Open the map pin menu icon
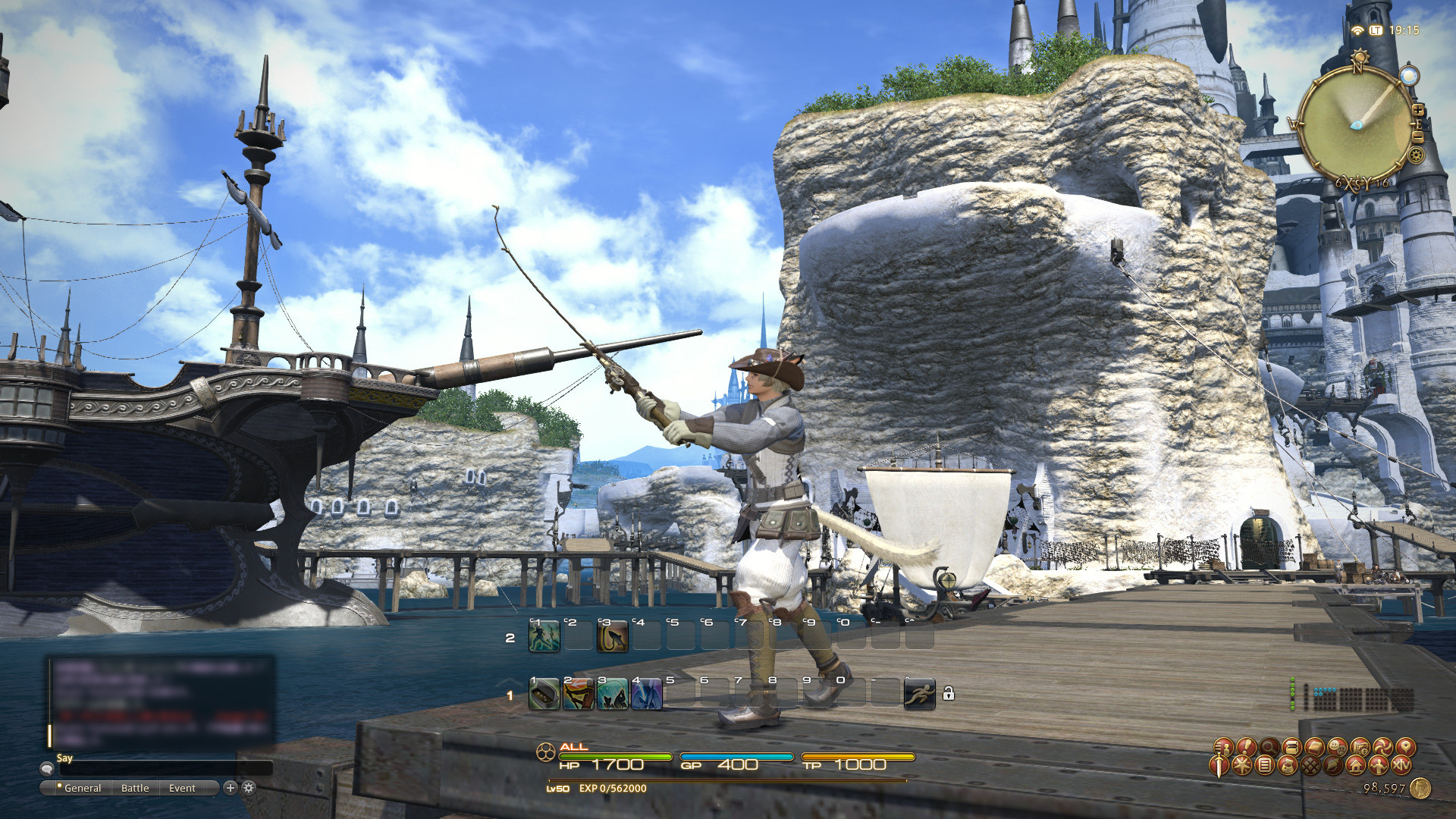This screenshot has height=819, width=1456. point(1406,747)
